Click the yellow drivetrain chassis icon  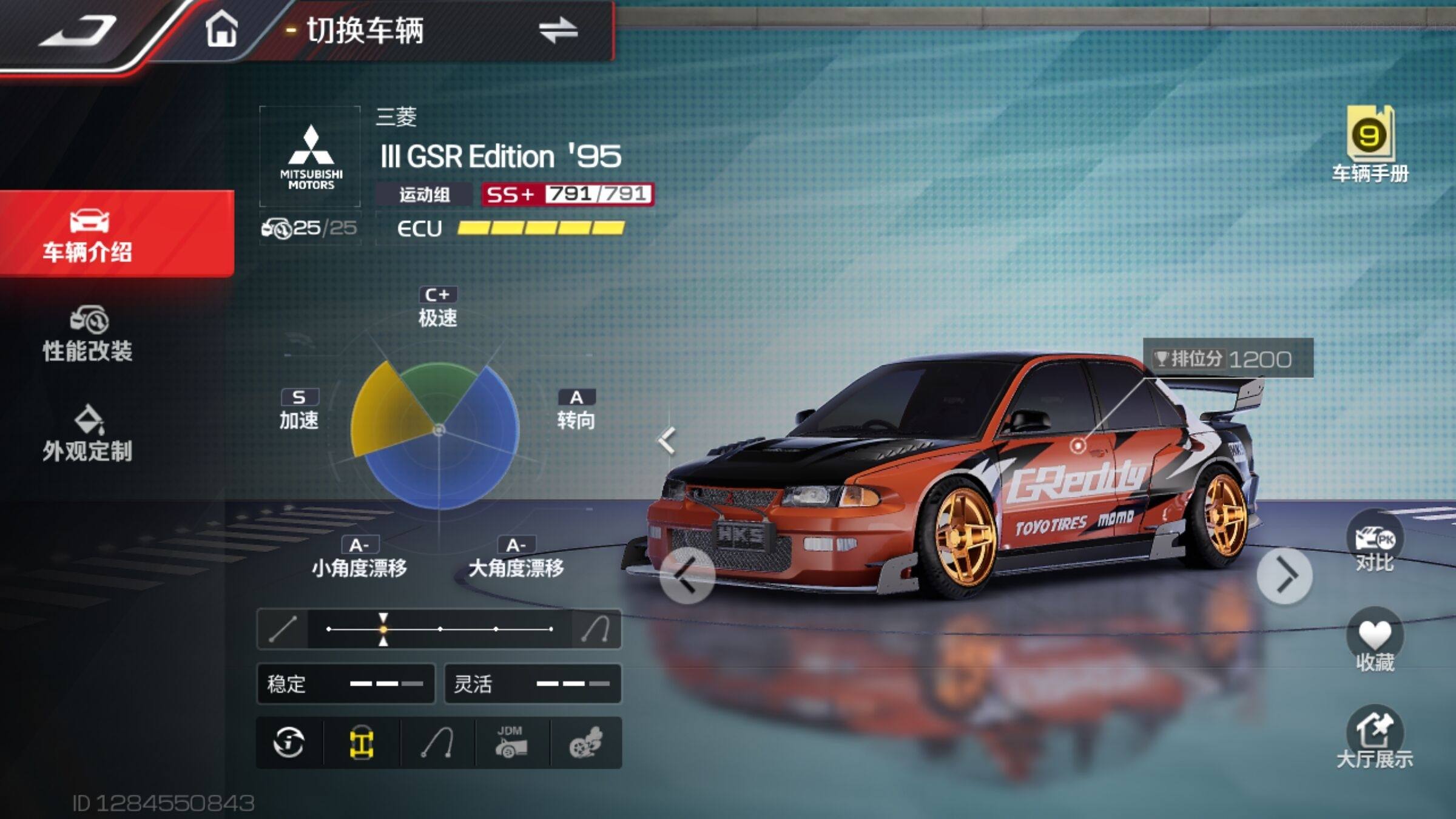click(362, 743)
